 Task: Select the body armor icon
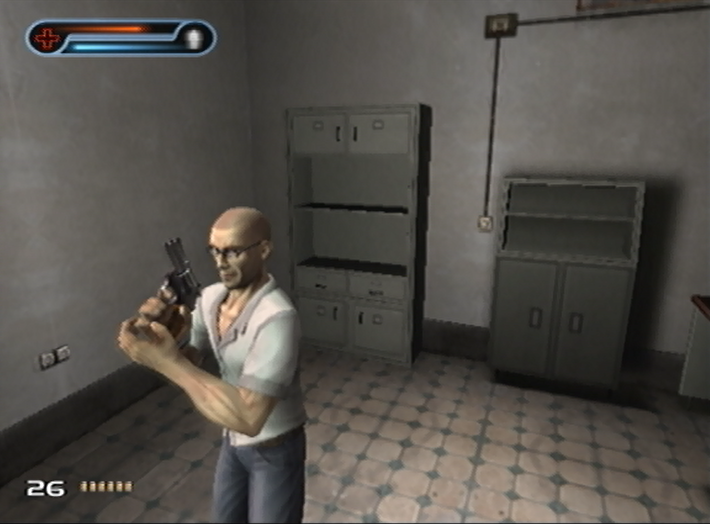point(194,38)
